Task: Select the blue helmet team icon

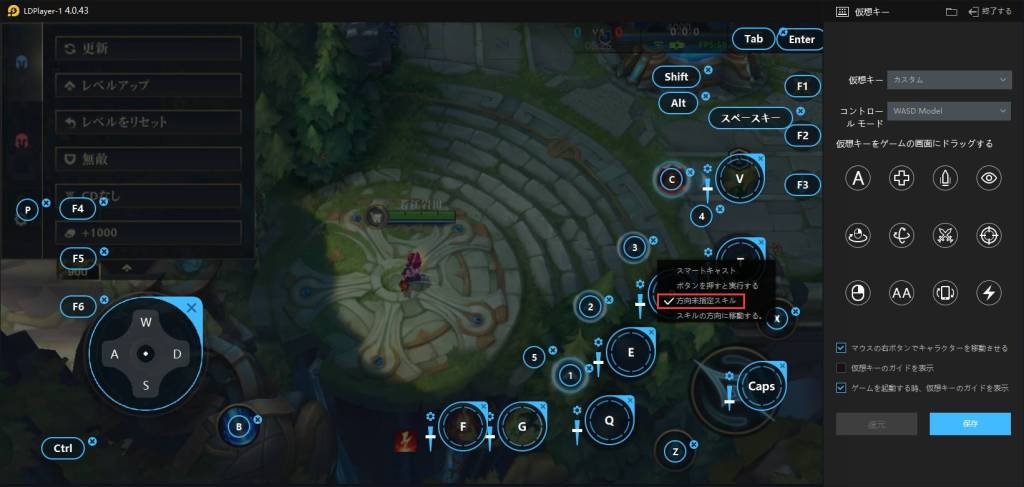Action: click(x=21, y=60)
